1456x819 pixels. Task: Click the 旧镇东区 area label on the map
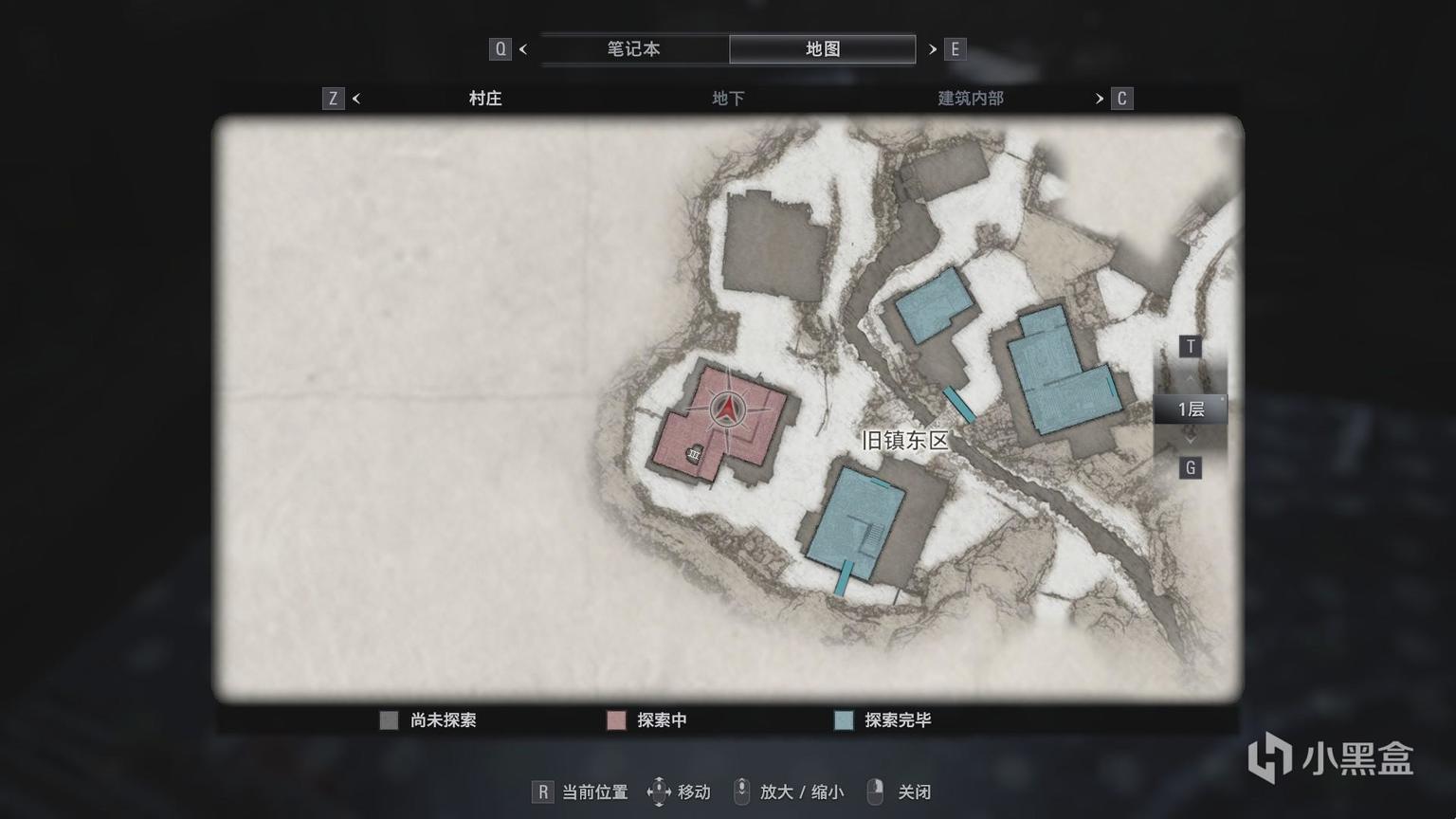coord(904,441)
